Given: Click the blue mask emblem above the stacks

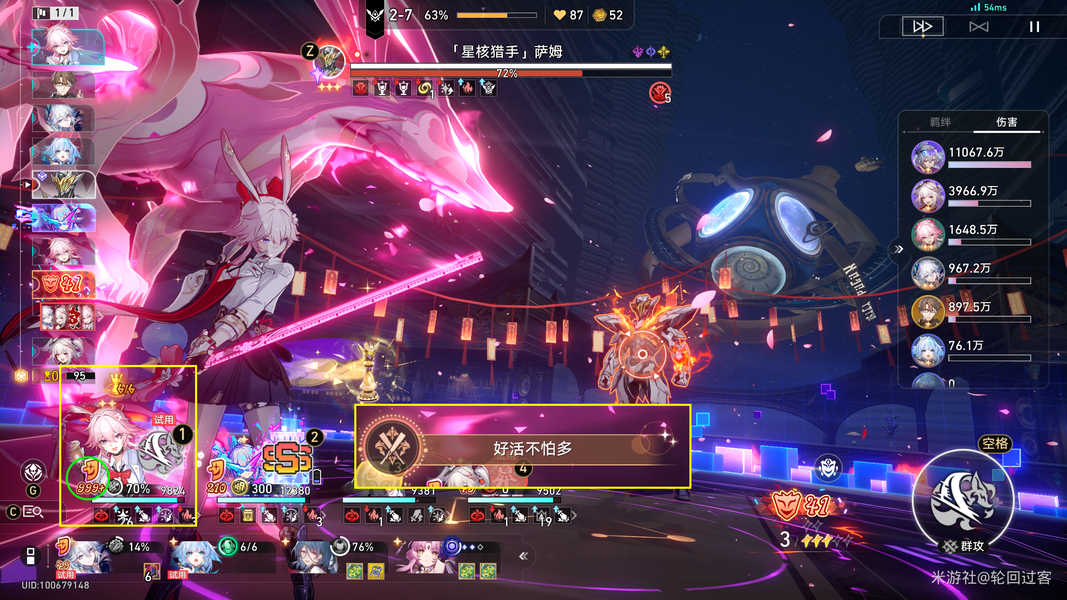Looking at the screenshot, I should pyautogui.click(x=827, y=466).
